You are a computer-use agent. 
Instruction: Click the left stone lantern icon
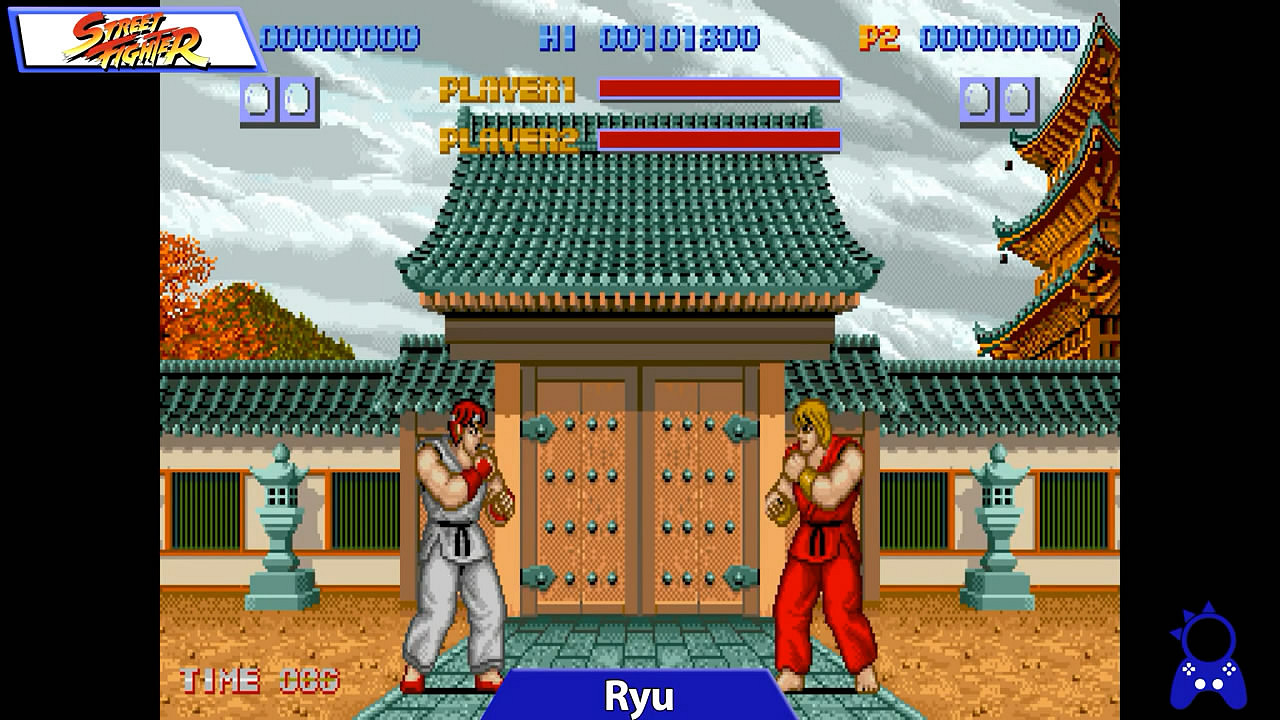(x=278, y=530)
